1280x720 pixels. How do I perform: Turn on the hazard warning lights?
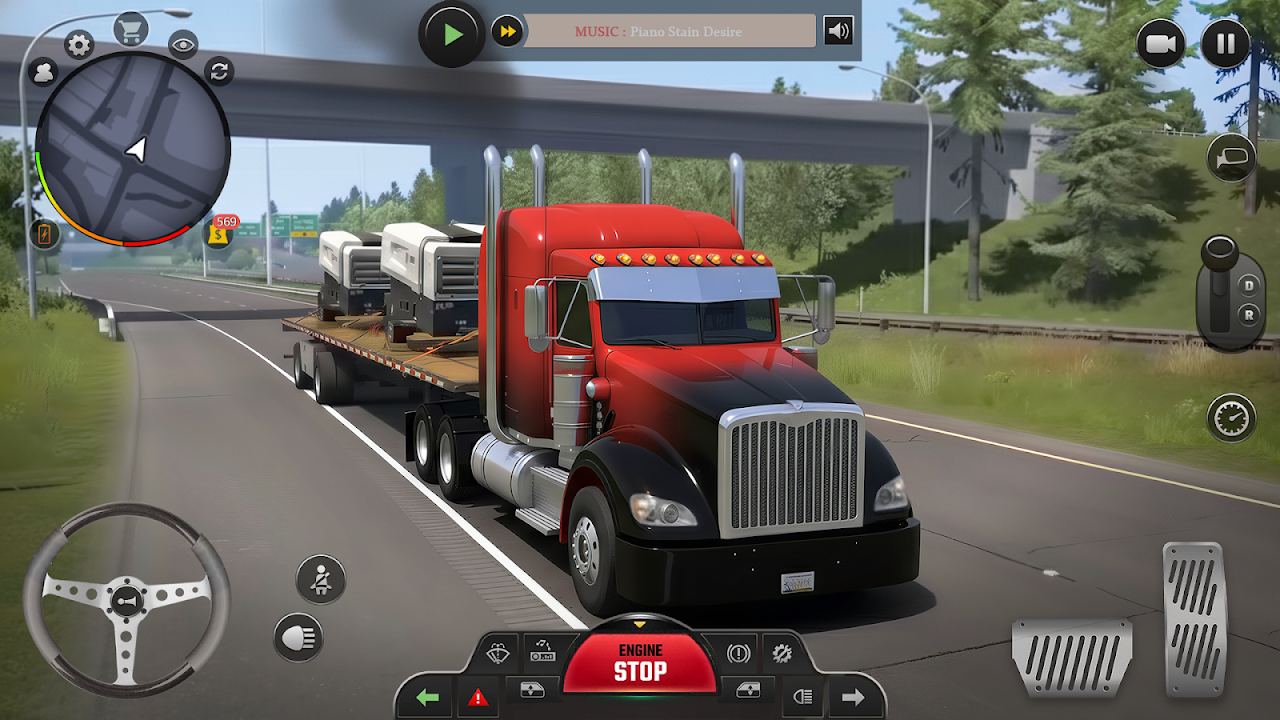(x=477, y=696)
